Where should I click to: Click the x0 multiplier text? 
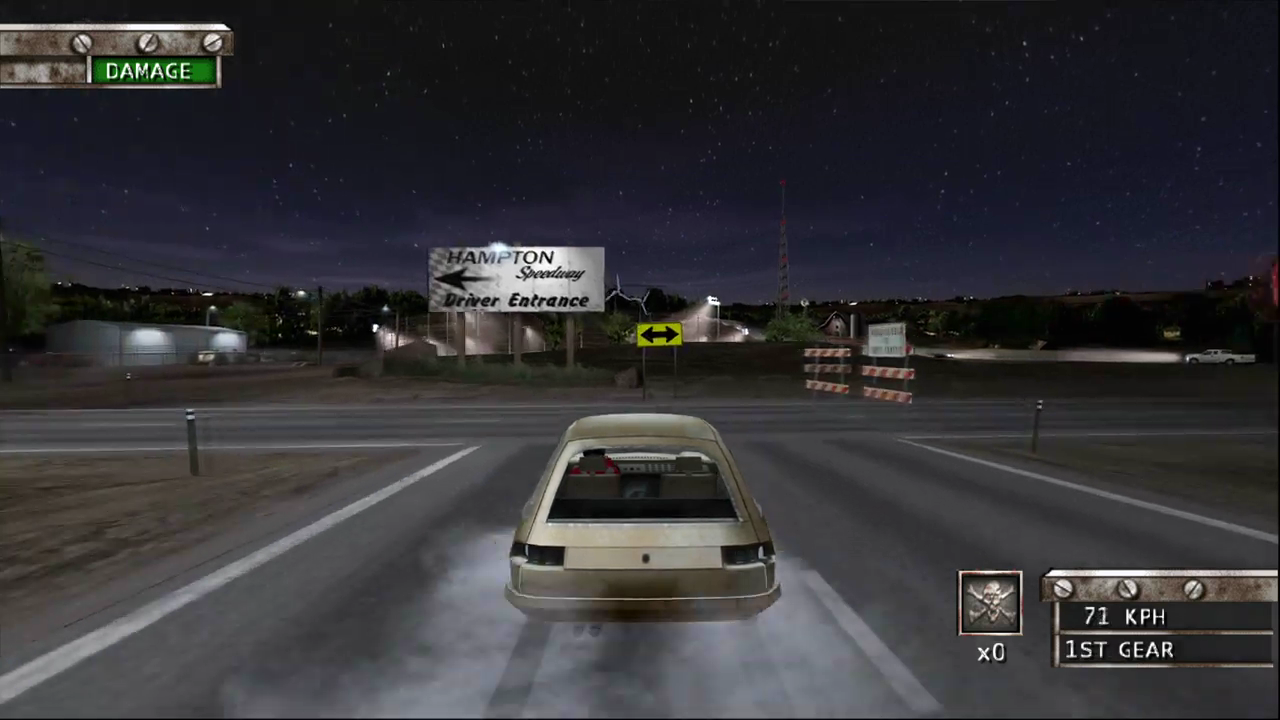tap(990, 652)
